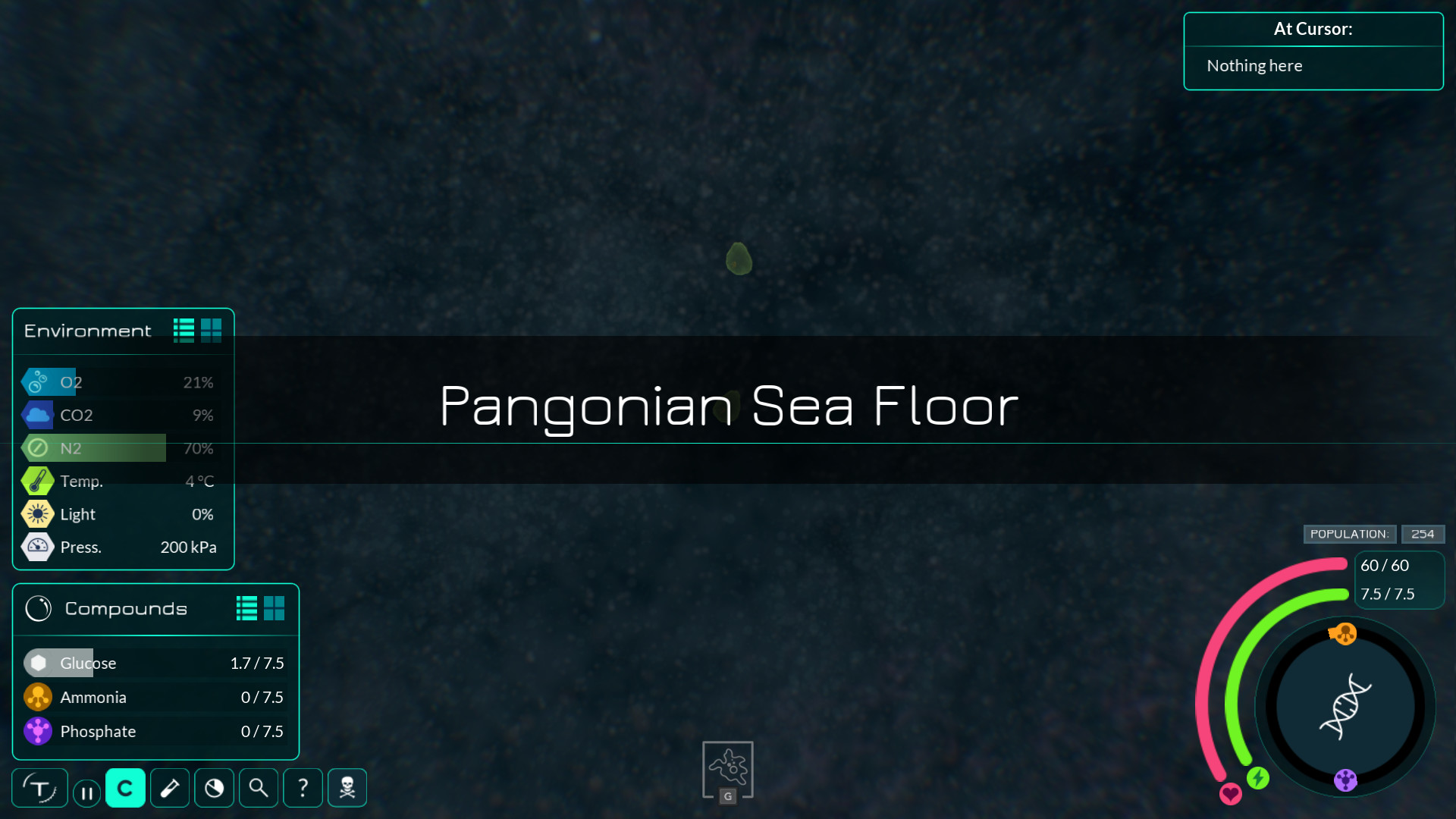Screen dimensions: 1456x819
Task: Toggle the compass-style T icon in the toolbar
Action: coord(42,788)
